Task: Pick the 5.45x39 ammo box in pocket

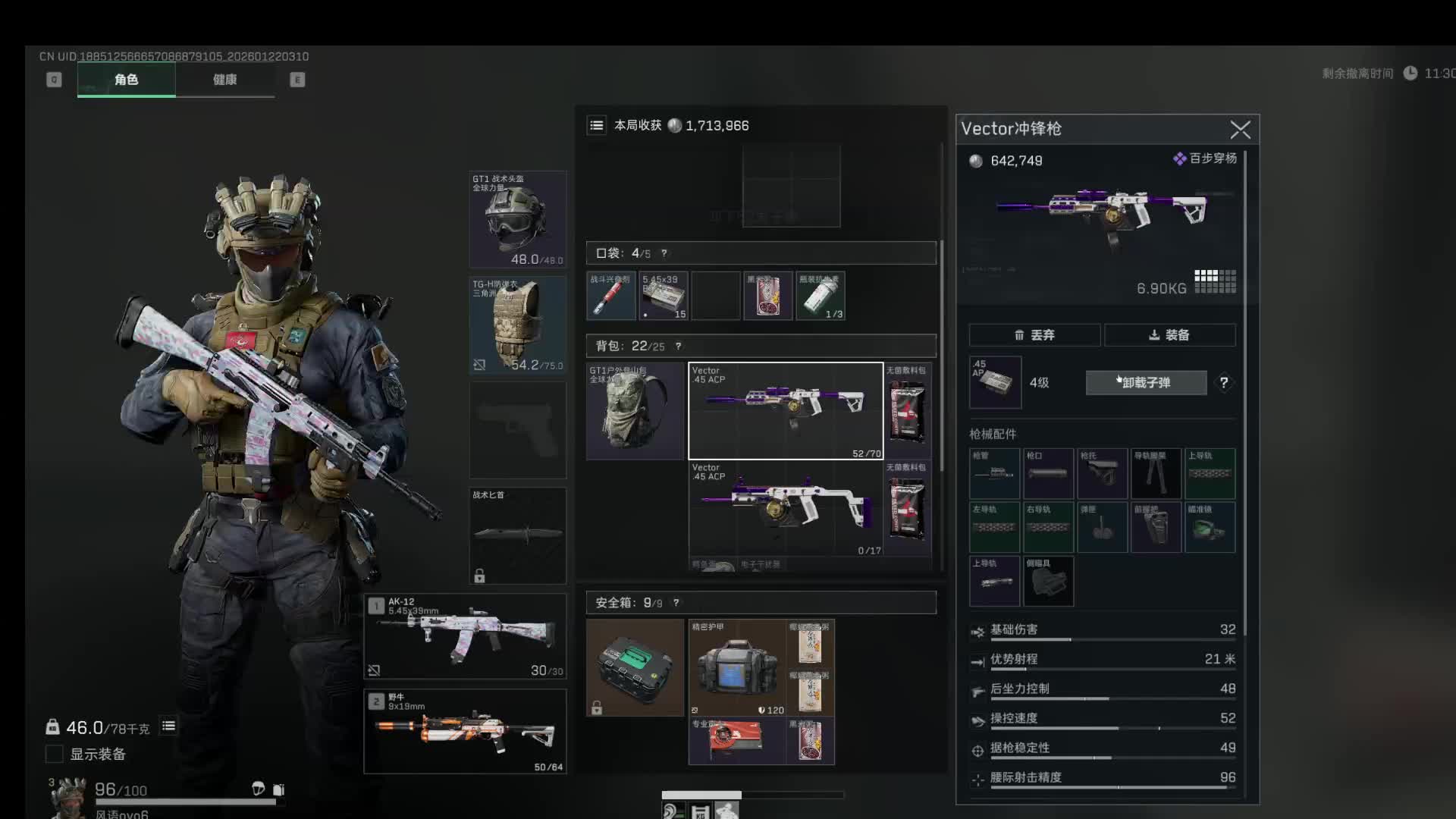Action: [x=664, y=296]
